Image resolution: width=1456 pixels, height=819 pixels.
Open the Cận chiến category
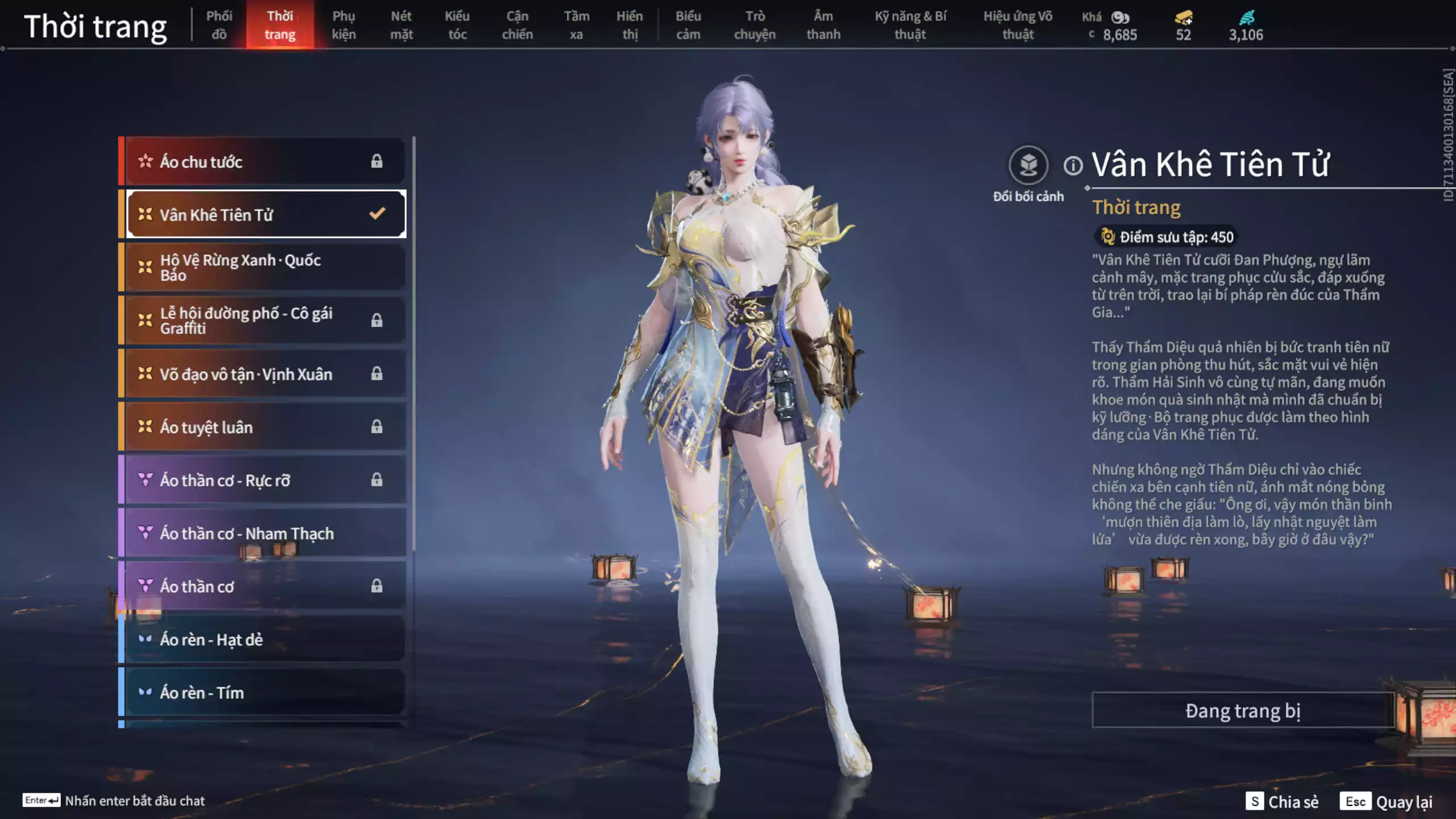(517, 25)
